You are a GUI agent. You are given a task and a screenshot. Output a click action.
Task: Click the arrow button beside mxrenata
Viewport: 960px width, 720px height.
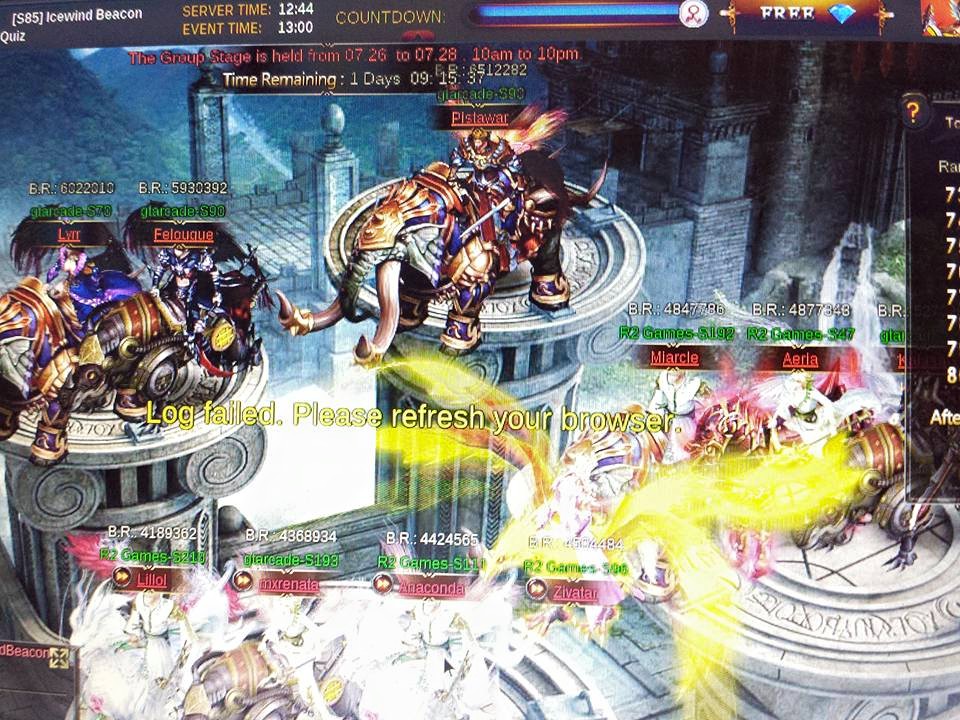pyautogui.click(x=243, y=580)
